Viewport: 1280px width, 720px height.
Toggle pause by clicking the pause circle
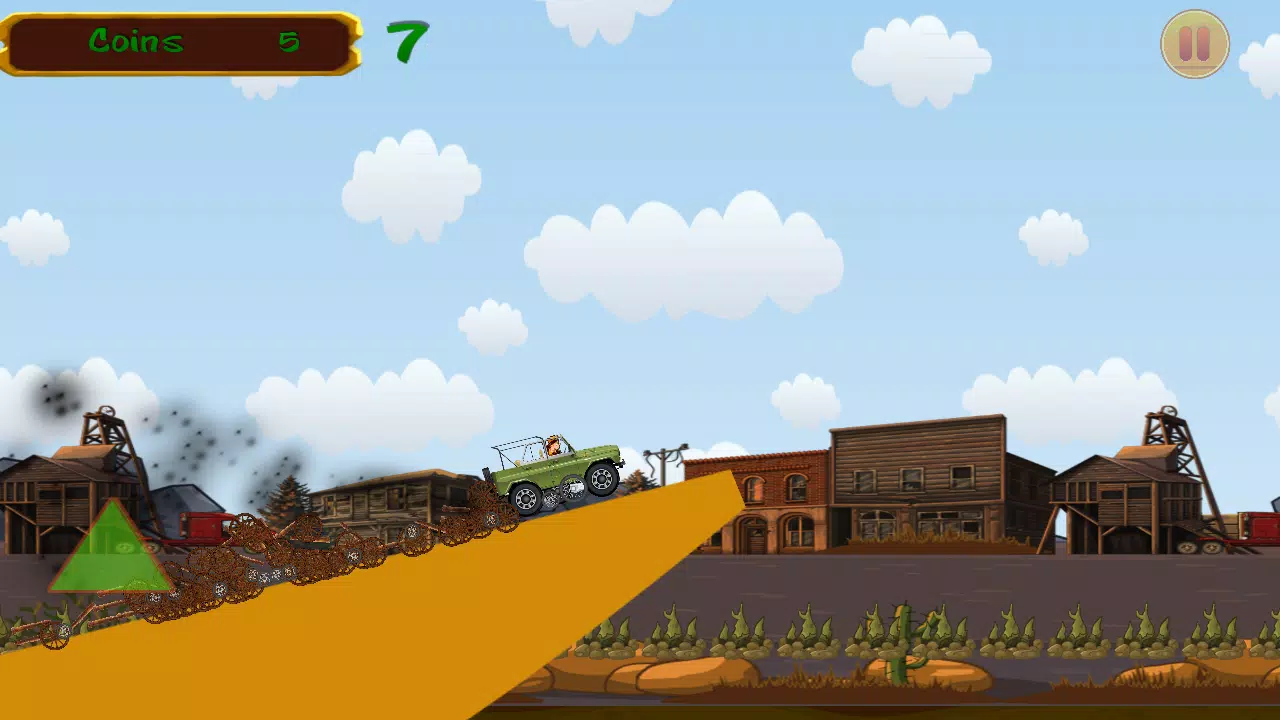(1195, 44)
